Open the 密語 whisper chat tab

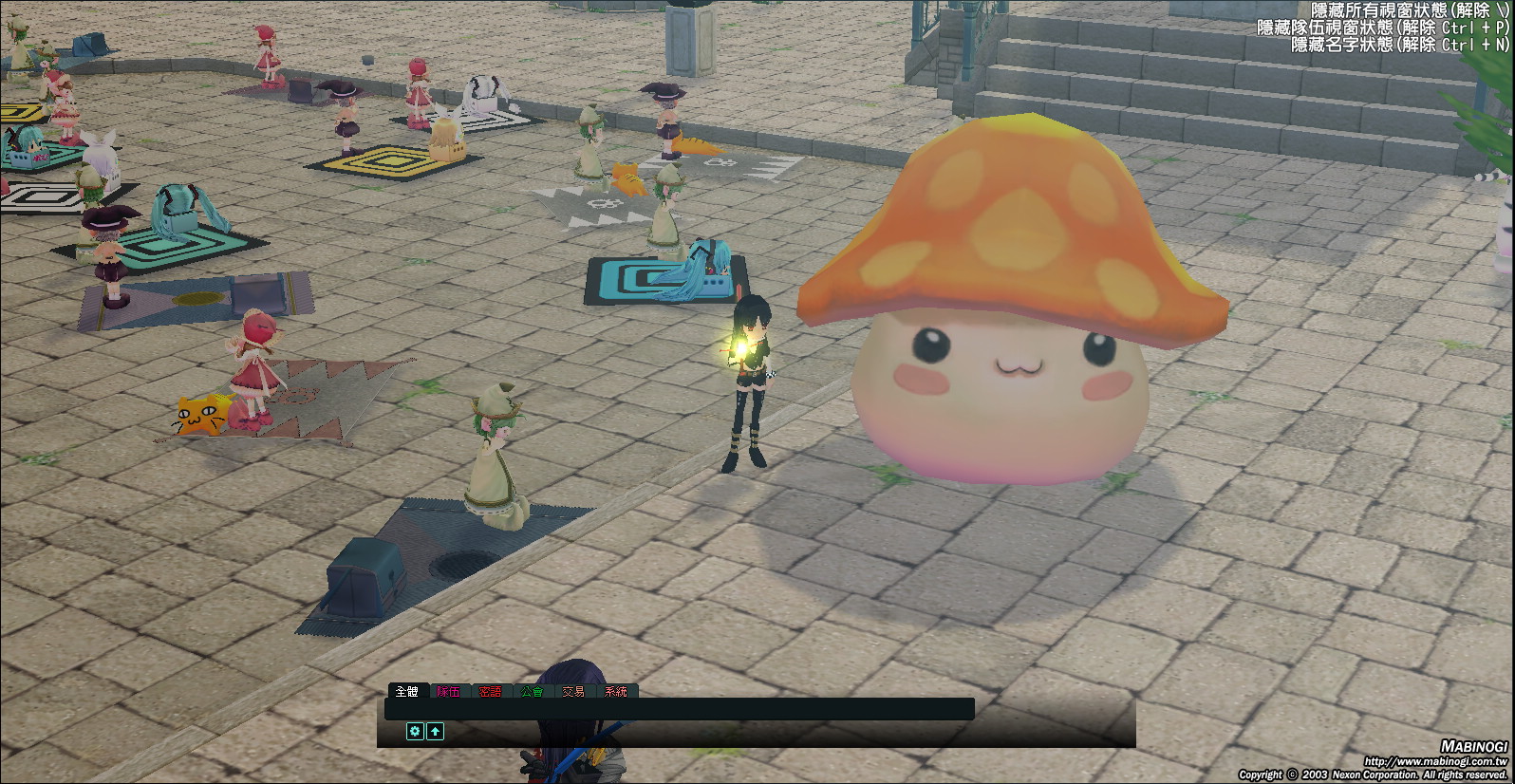pyautogui.click(x=491, y=691)
